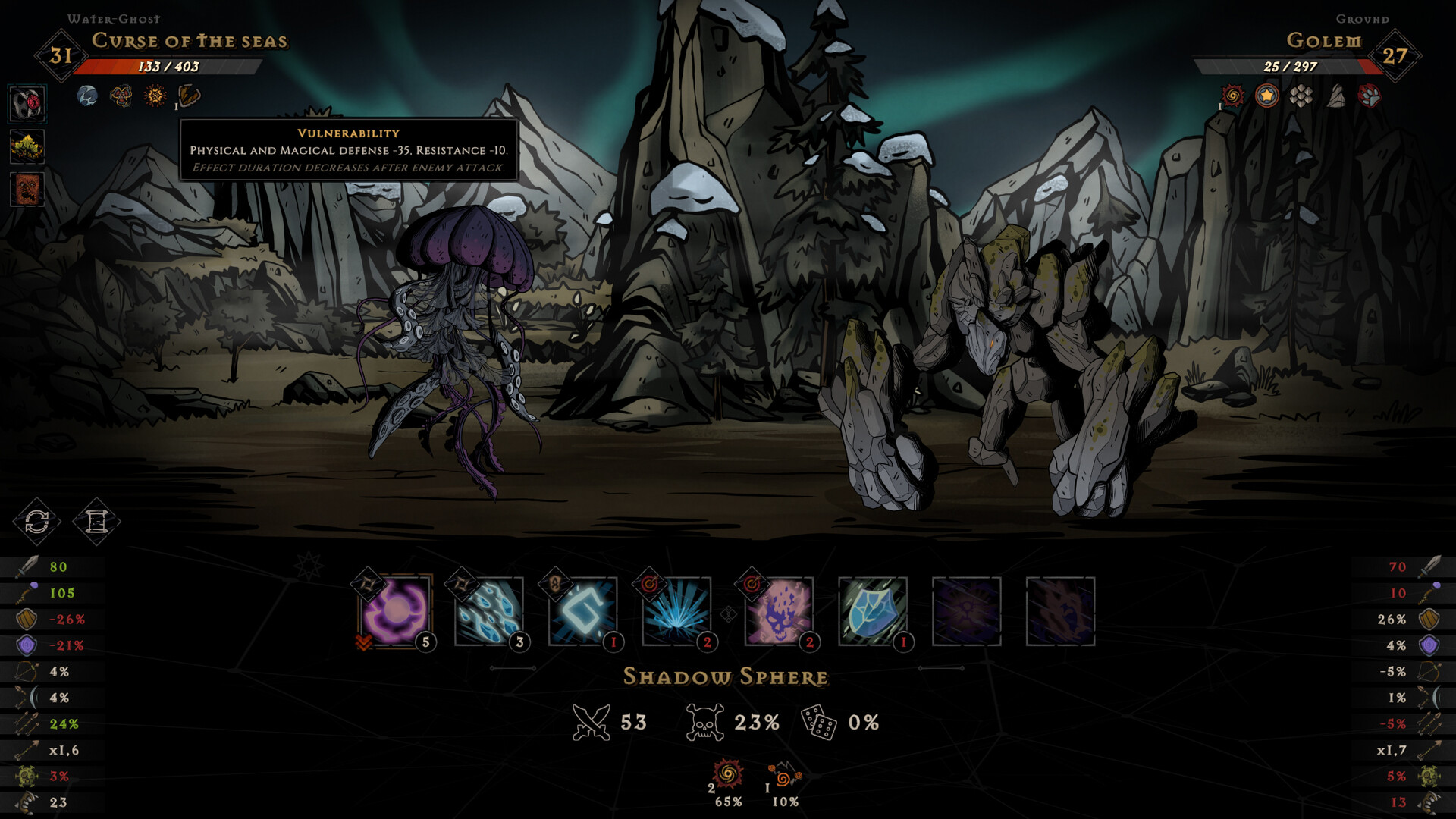Activate the blue crystal shield ability
The width and height of the screenshot is (1456, 819).
coord(873,611)
